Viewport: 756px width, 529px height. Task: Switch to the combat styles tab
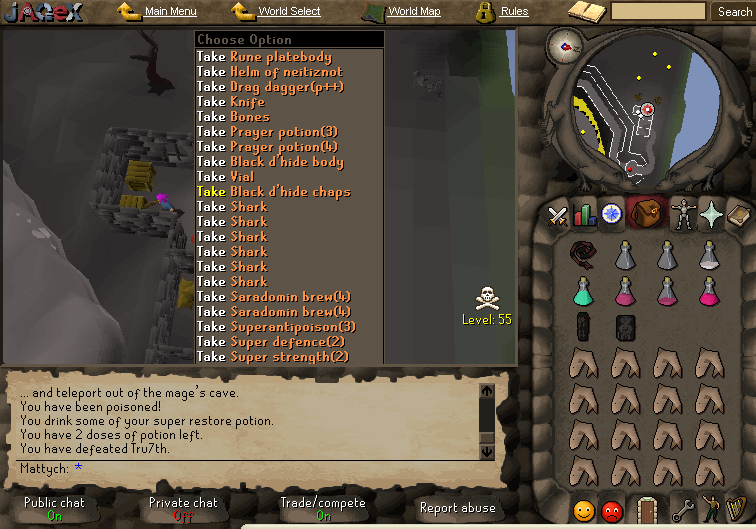557,215
